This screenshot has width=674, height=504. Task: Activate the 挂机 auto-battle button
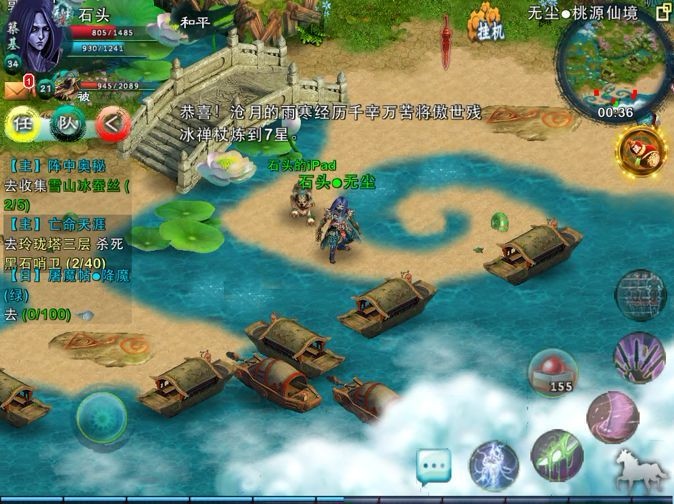pos(488,24)
